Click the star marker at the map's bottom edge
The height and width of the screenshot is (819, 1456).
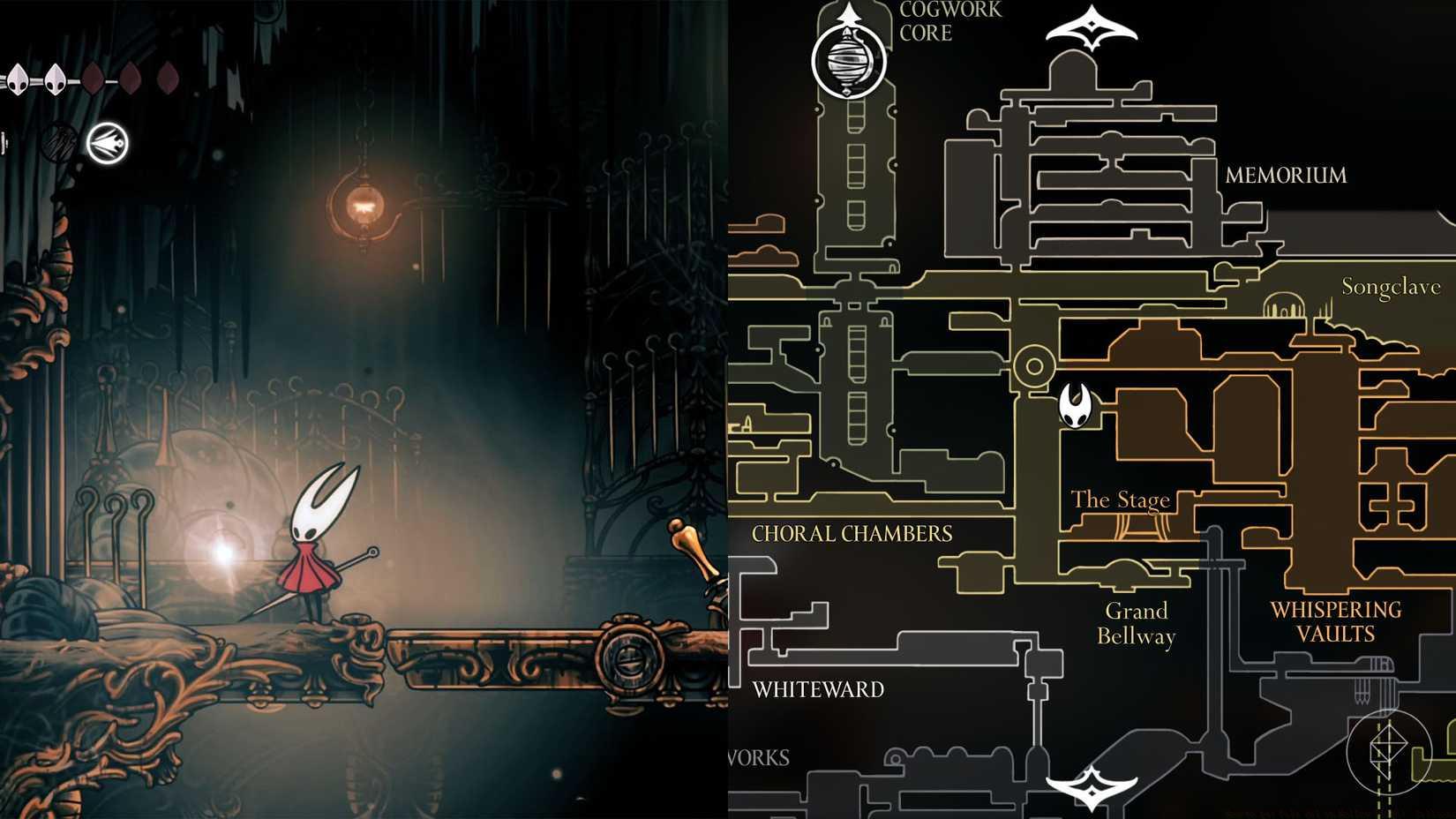1091,788
